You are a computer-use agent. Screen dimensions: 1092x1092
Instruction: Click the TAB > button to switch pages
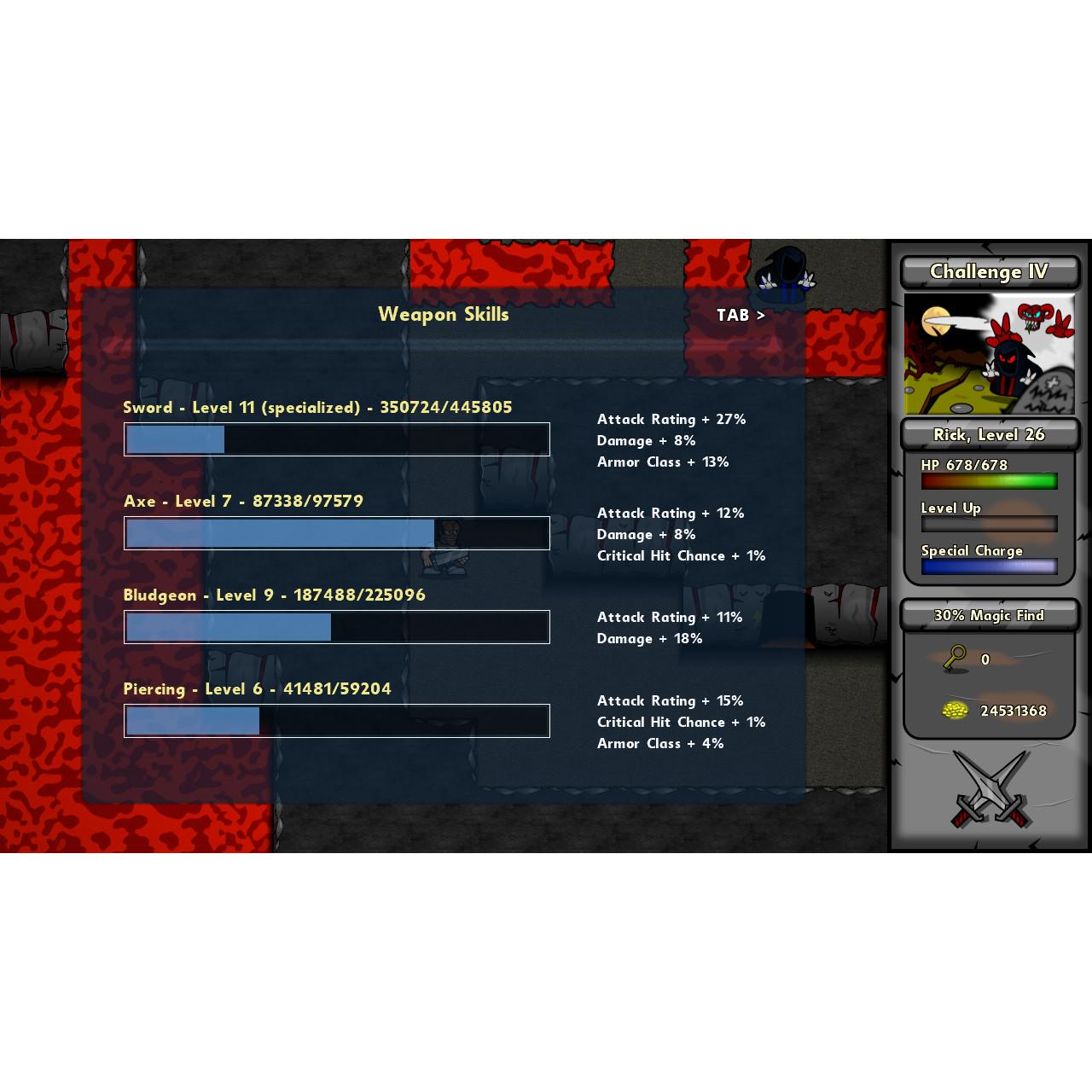click(x=741, y=315)
